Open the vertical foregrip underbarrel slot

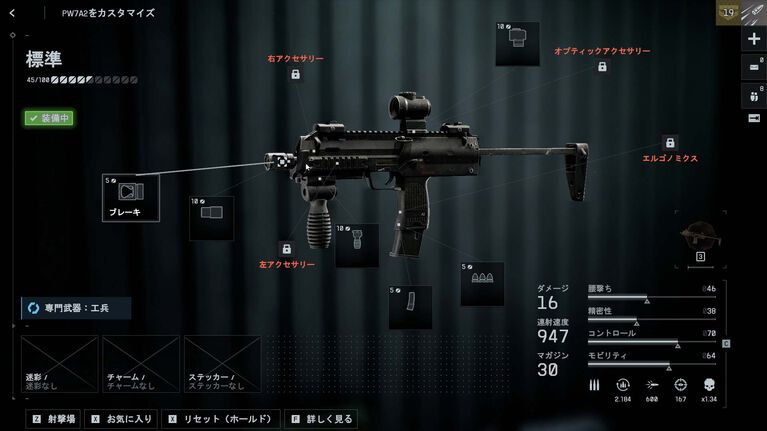357,244
